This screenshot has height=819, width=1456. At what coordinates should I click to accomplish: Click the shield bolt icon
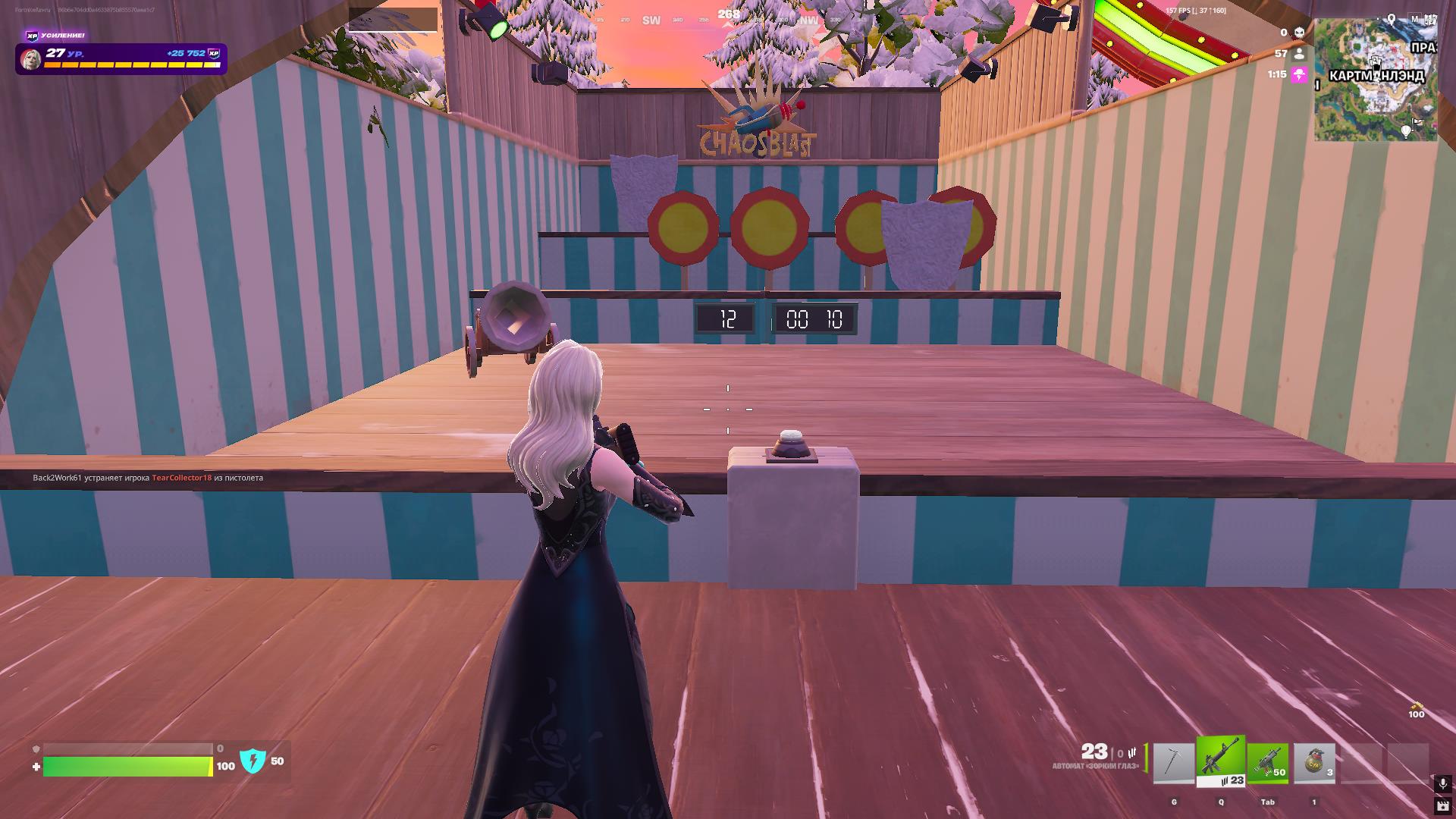[253, 761]
